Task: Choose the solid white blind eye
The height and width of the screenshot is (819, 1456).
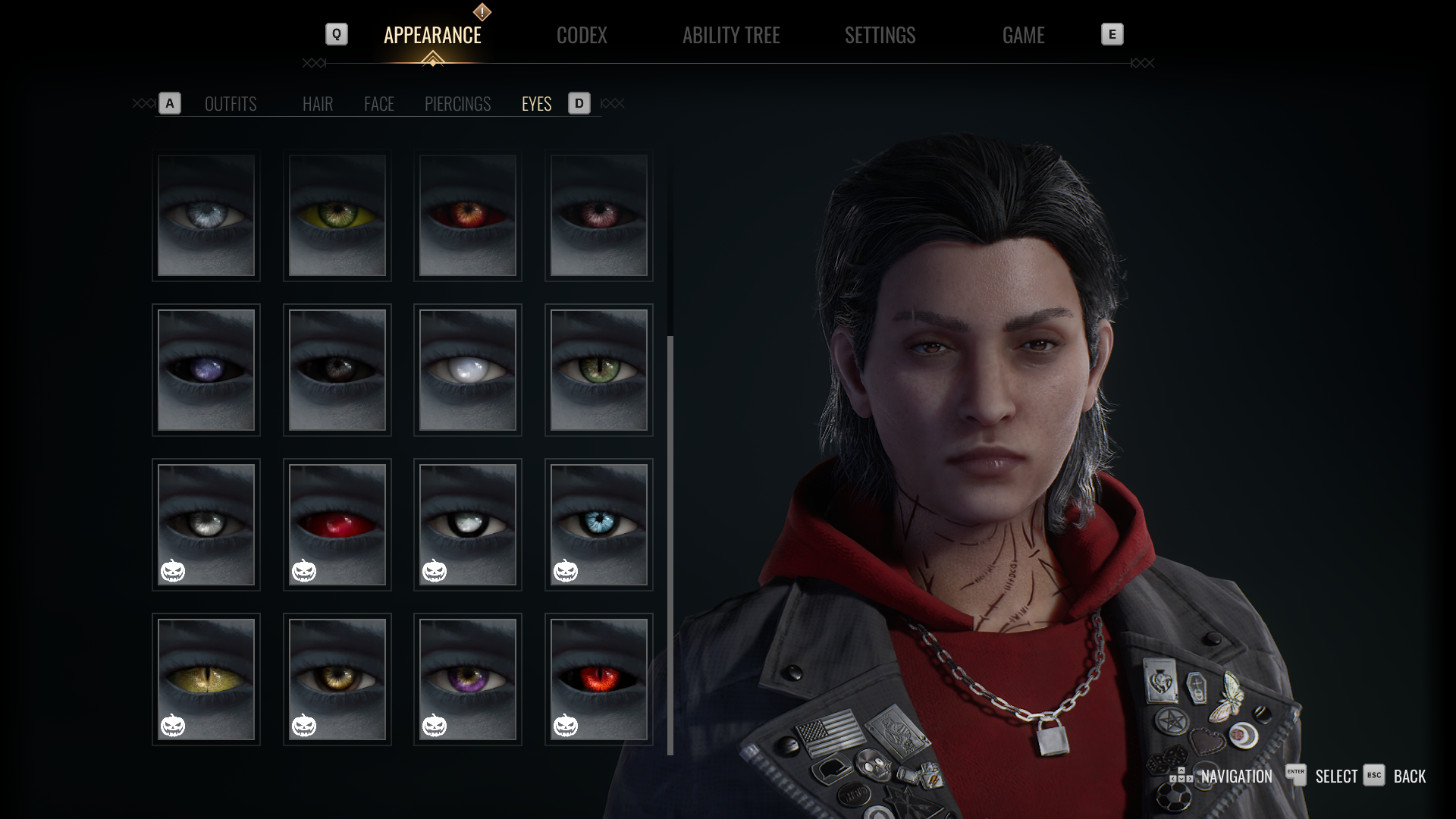Action: tap(468, 370)
